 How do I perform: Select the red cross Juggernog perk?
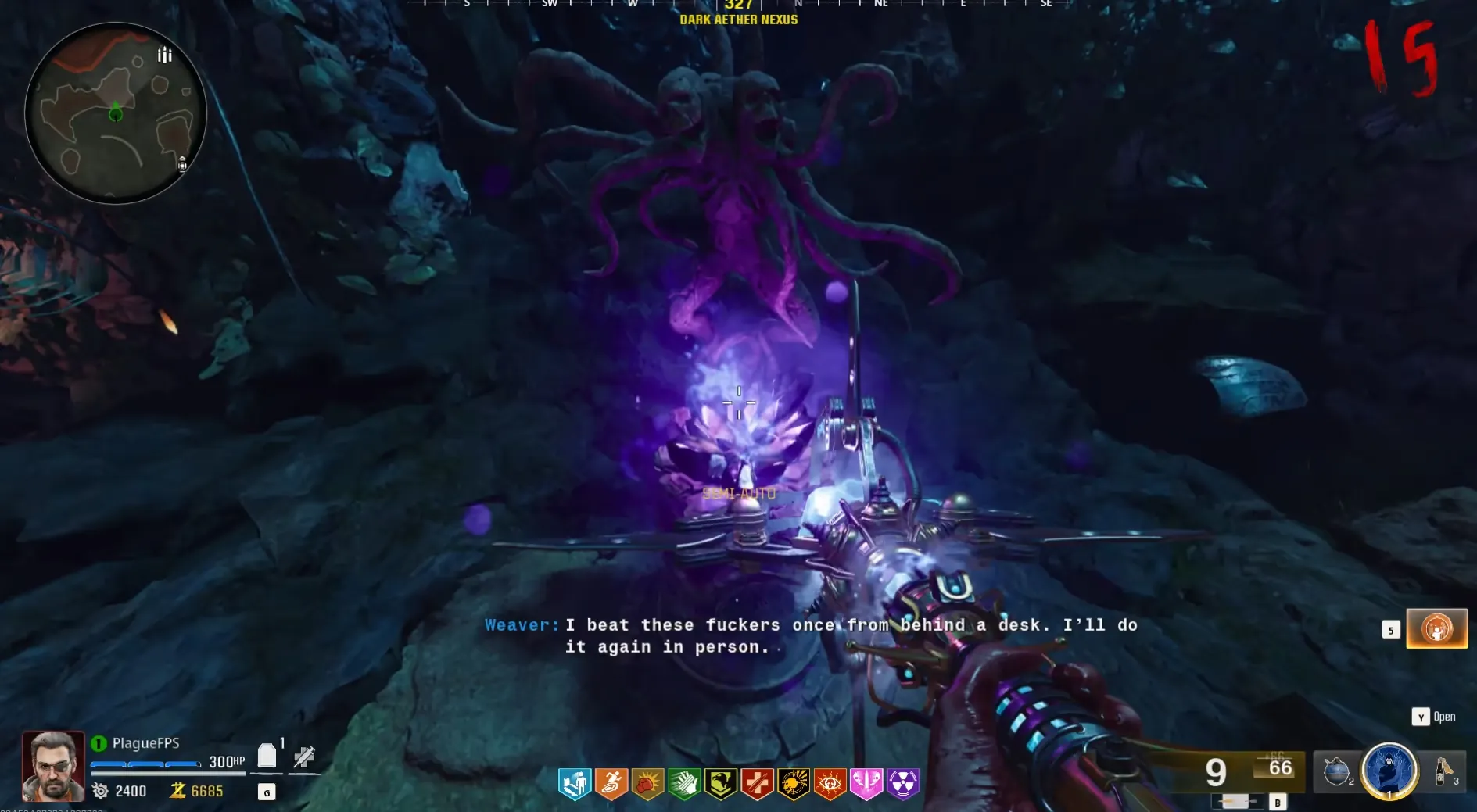pyautogui.click(x=757, y=784)
